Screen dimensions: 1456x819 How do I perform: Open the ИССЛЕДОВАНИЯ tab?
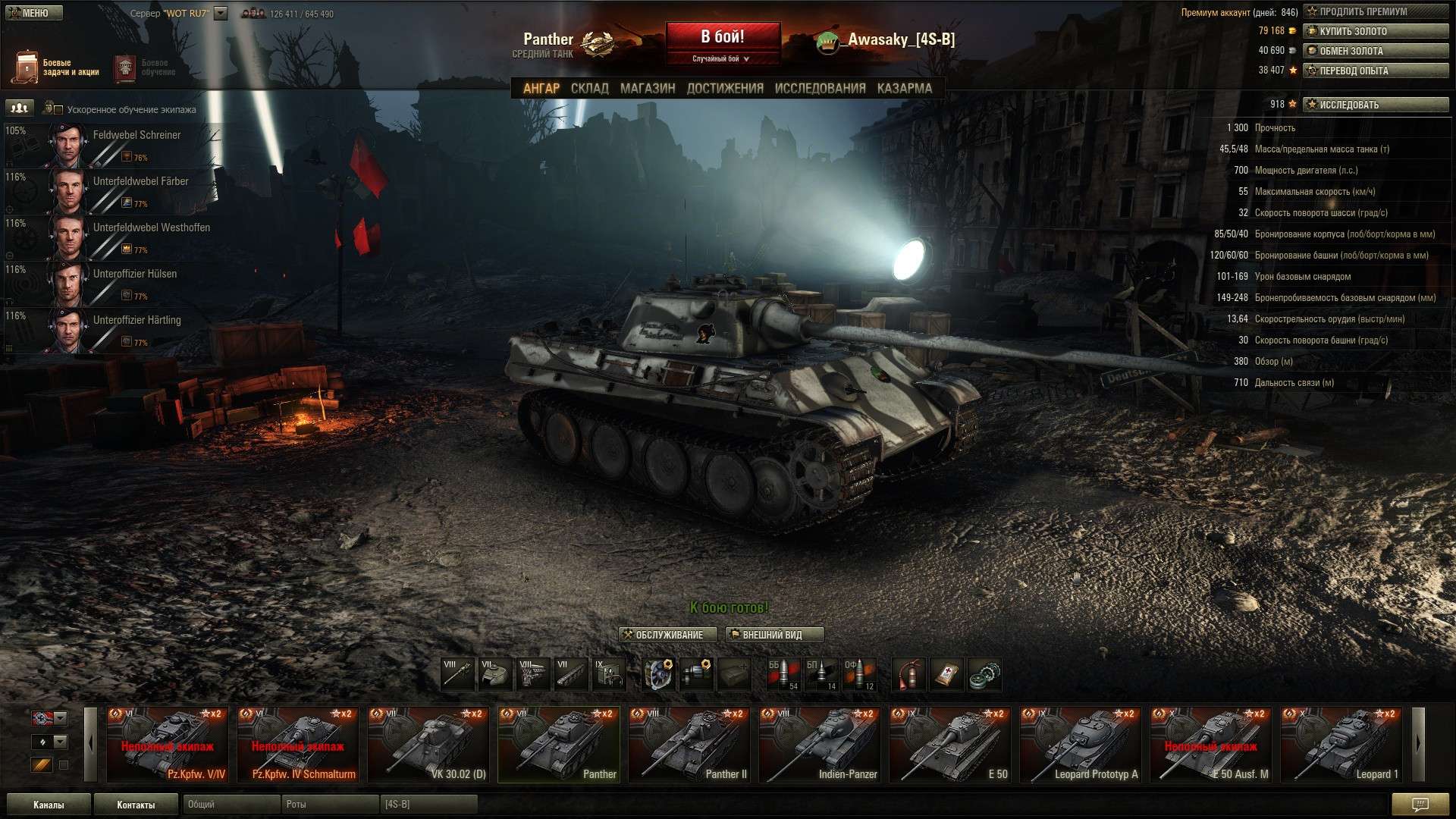pyautogui.click(x=820, y=88)
